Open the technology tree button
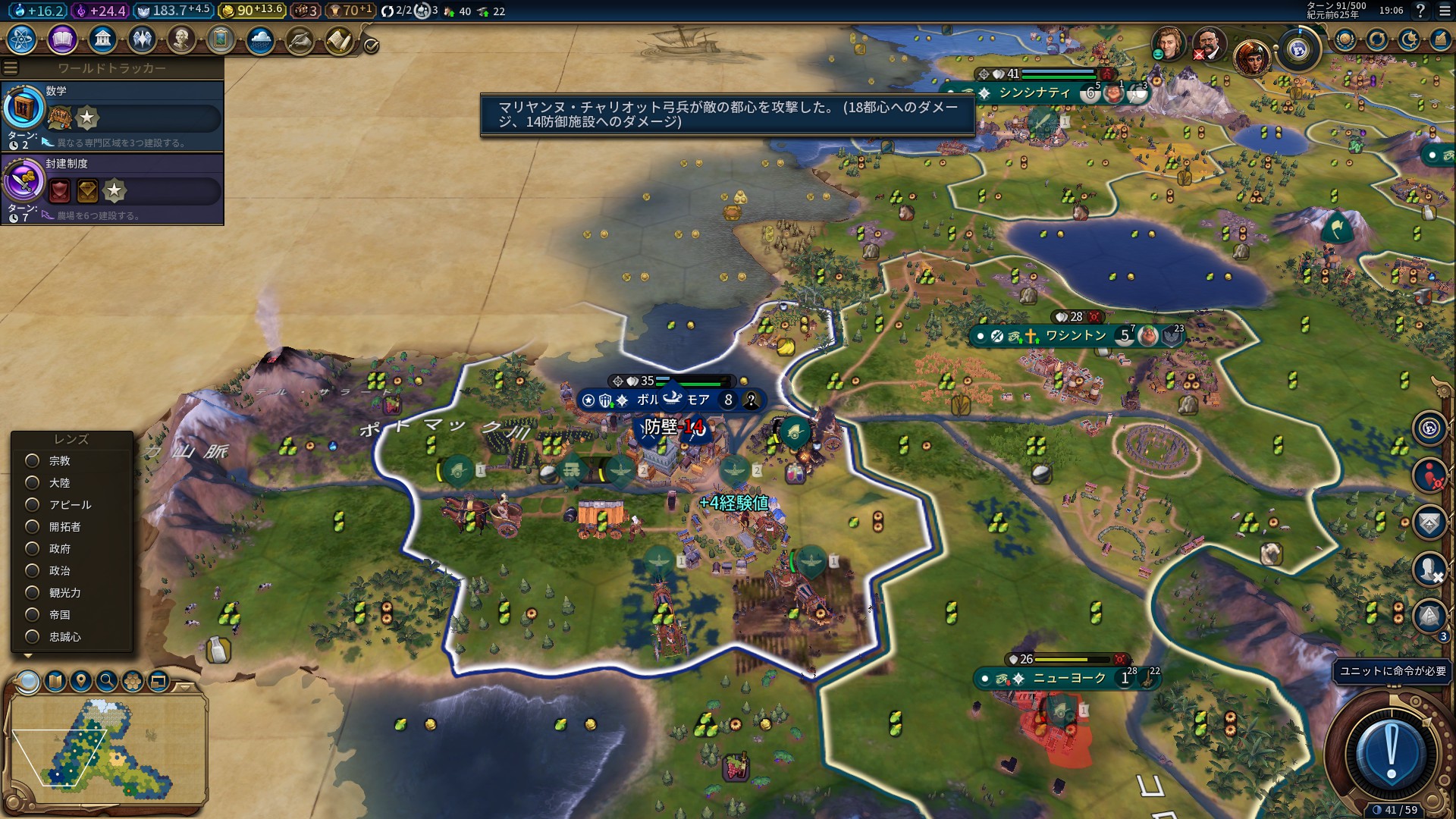The width and height of the screenshot is (1456, 819). (22, 39)
